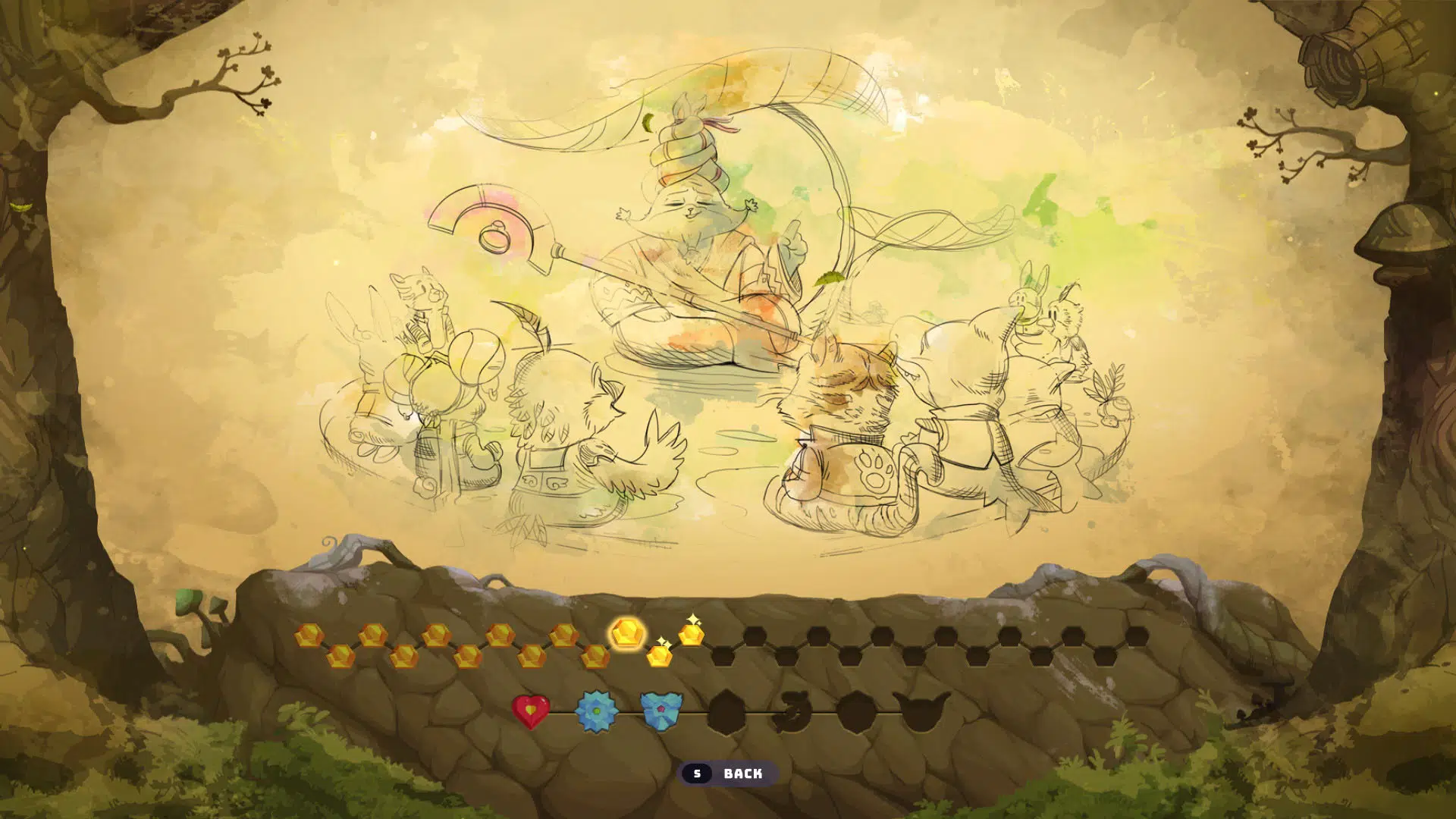Select the locked swirl silhouette slot
Screen dimensions: 1456x819
[791, 711]
